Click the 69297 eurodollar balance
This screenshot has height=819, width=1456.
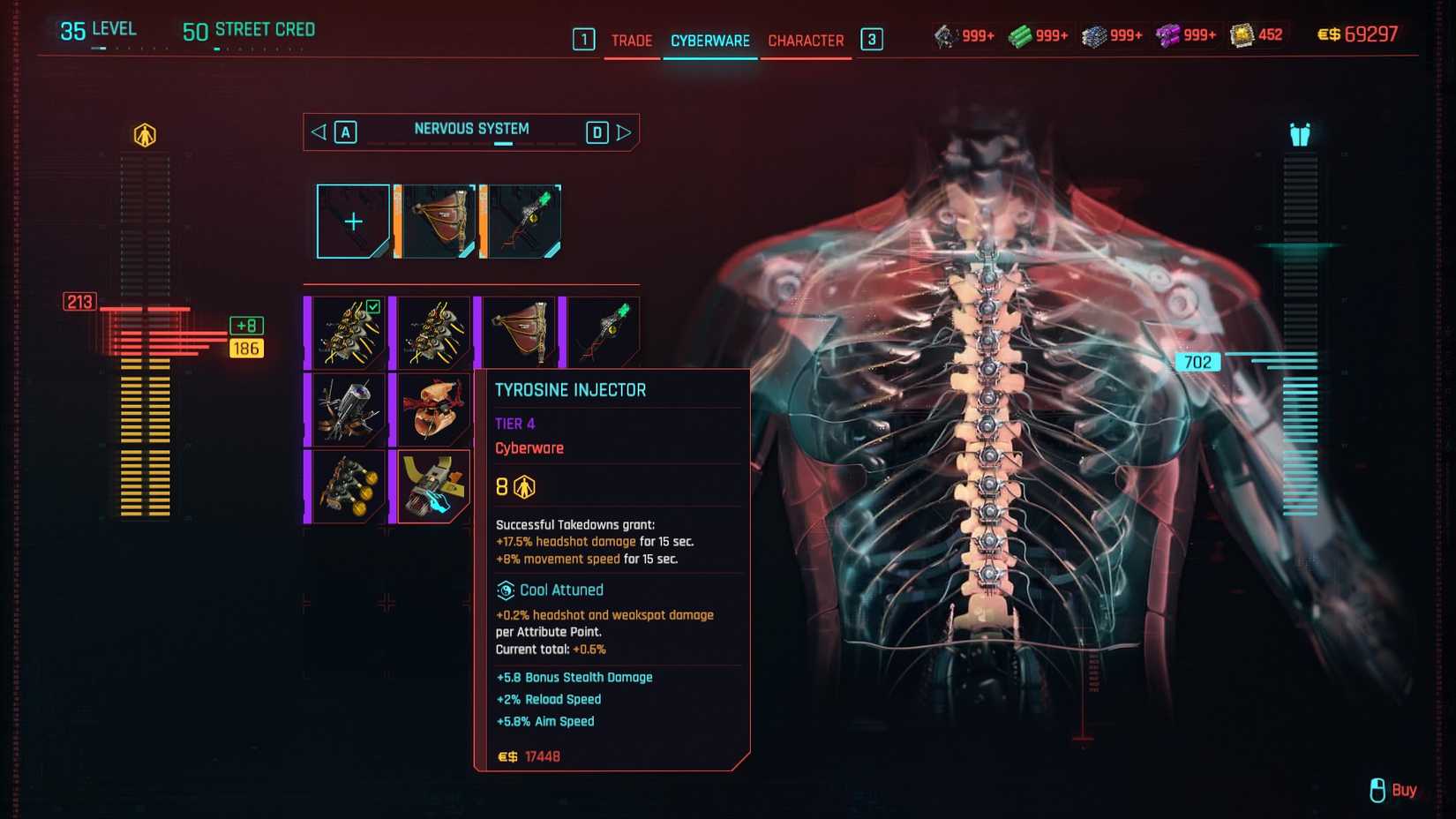point(1368,34)
